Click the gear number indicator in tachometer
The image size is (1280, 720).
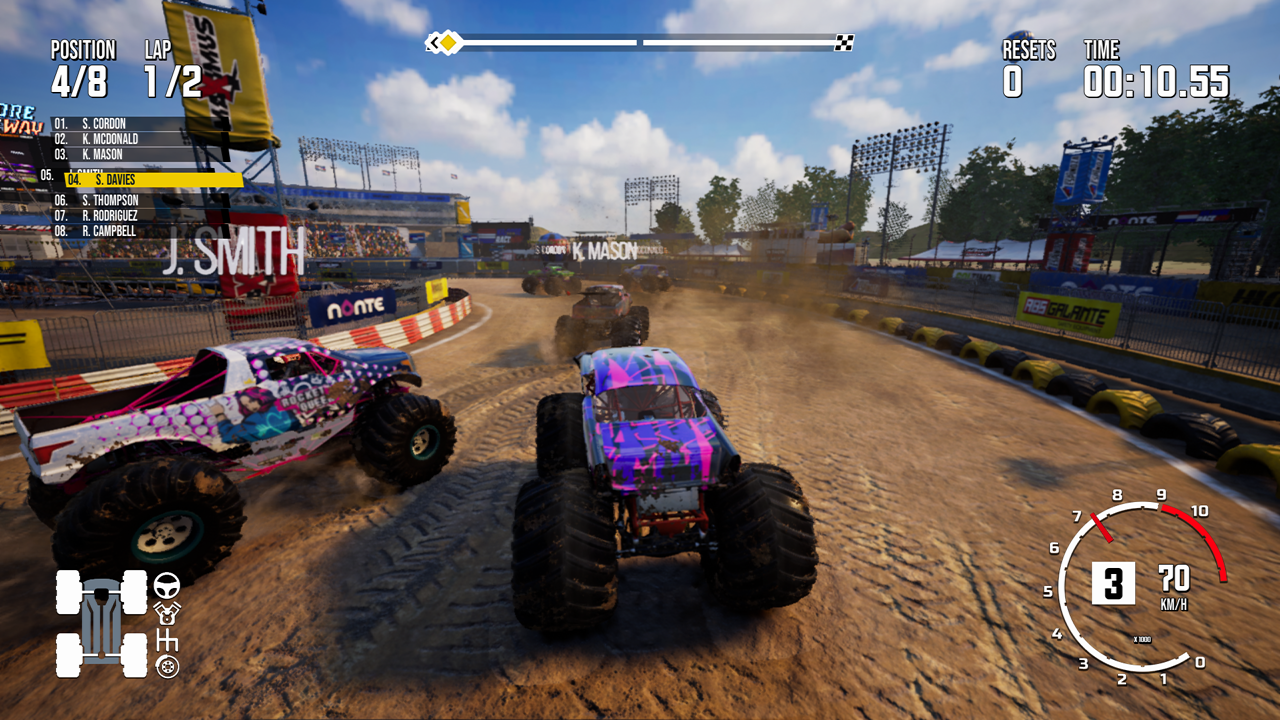(1113, 584)
